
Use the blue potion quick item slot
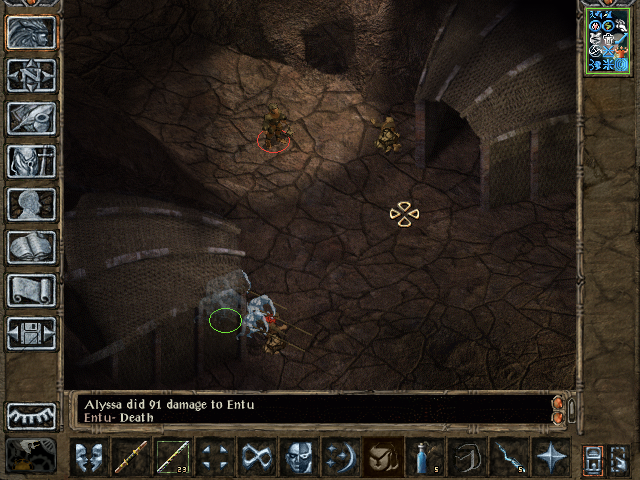pyautogui.click(x=424, y=457)
